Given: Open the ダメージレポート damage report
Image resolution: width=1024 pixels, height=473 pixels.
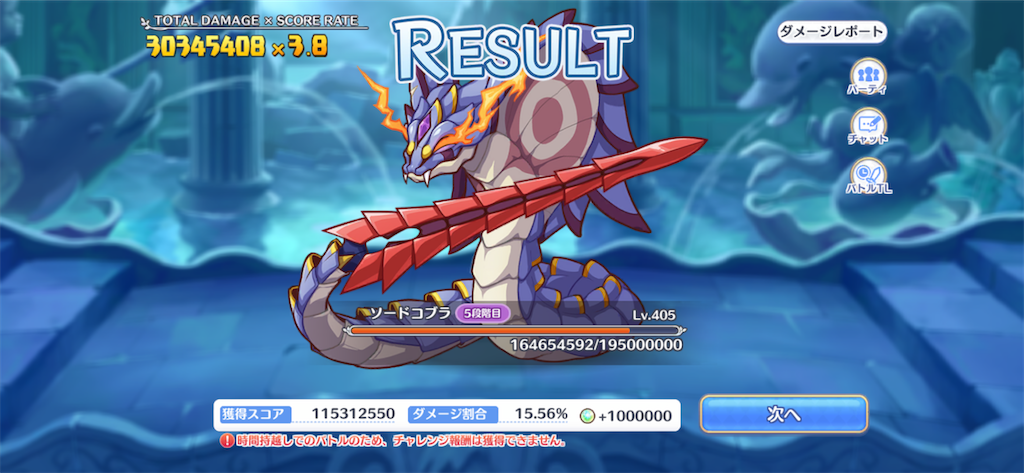Looking at the screenshot, I should pyautogui.click(x=832, y=32).
